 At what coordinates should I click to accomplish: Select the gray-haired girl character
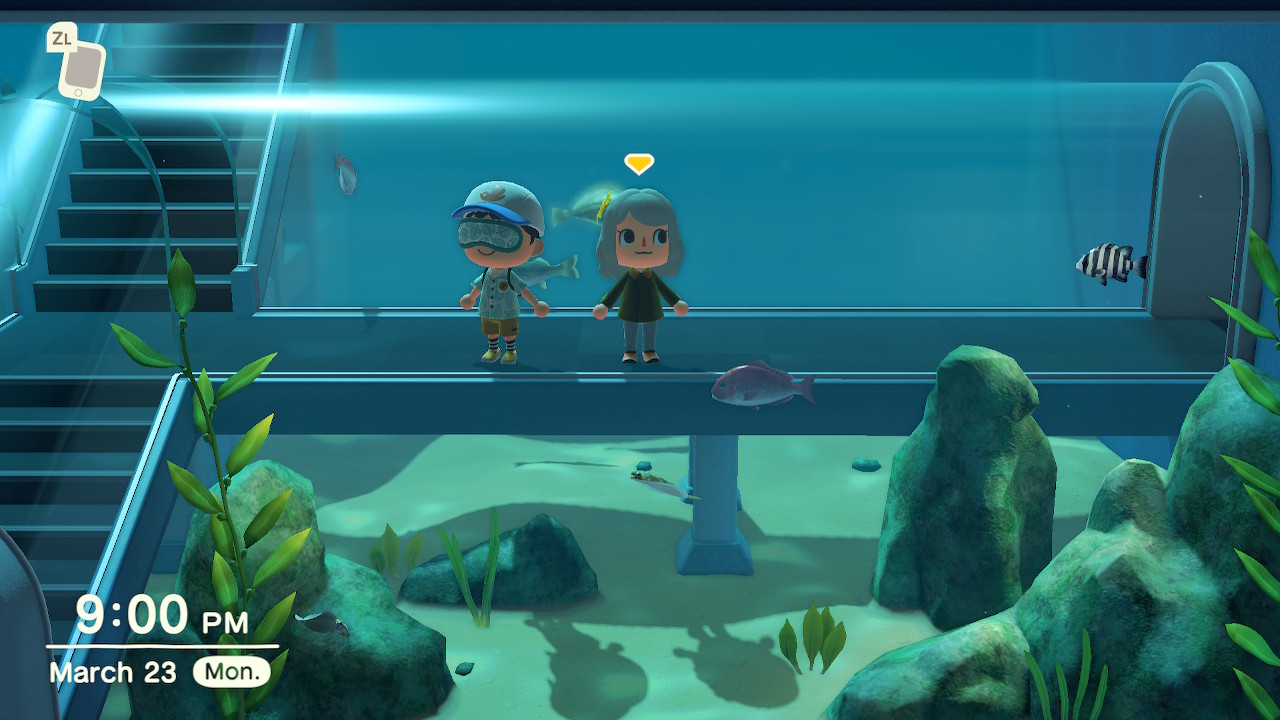pos(640,280)
